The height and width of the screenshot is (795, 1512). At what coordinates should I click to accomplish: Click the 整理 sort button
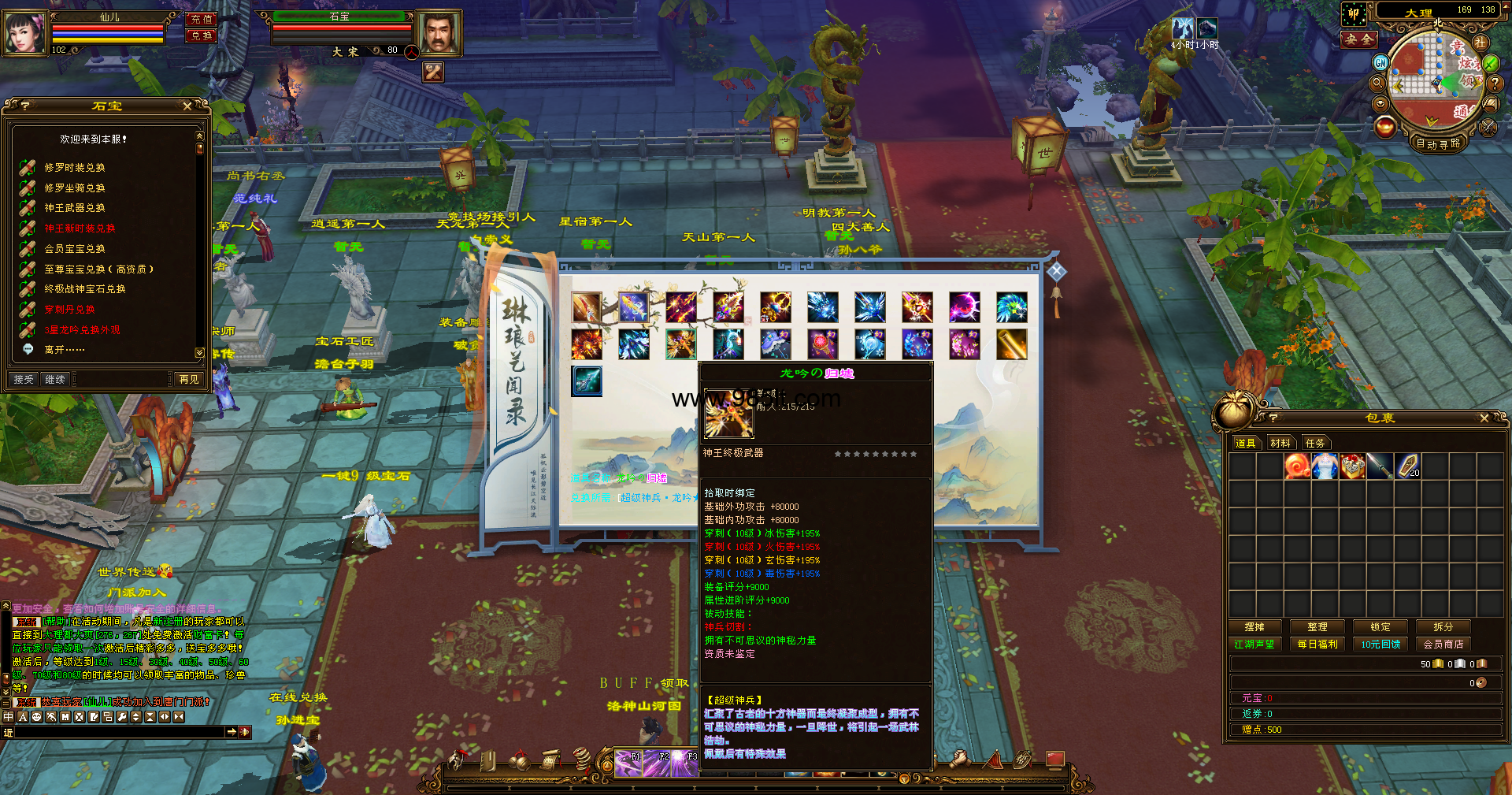point(1317,627)
